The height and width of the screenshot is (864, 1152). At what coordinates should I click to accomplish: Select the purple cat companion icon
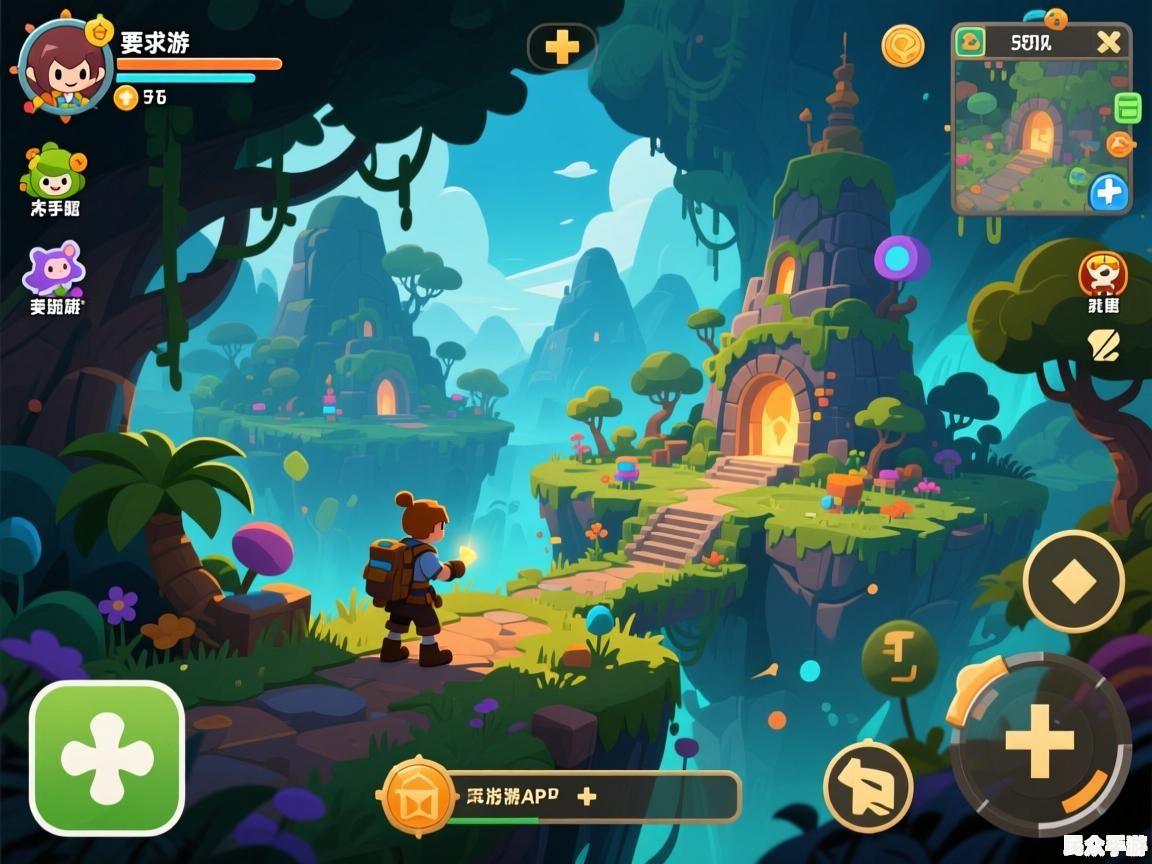(x=54, y=268)
